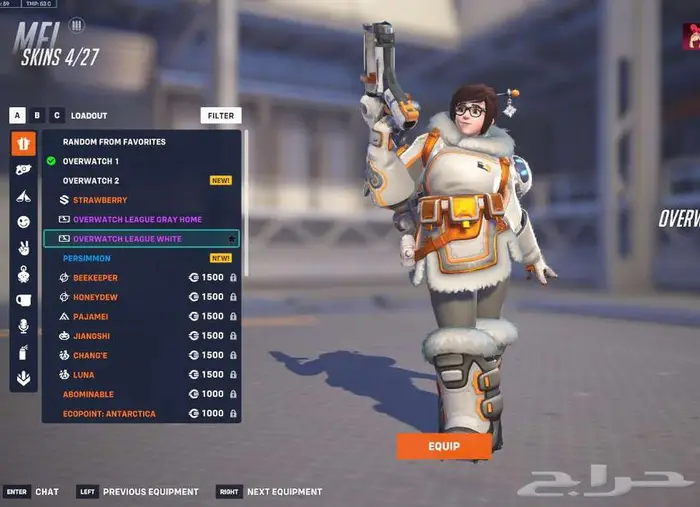
Task: Select the Honeydew skin
Action: [95, 297]
